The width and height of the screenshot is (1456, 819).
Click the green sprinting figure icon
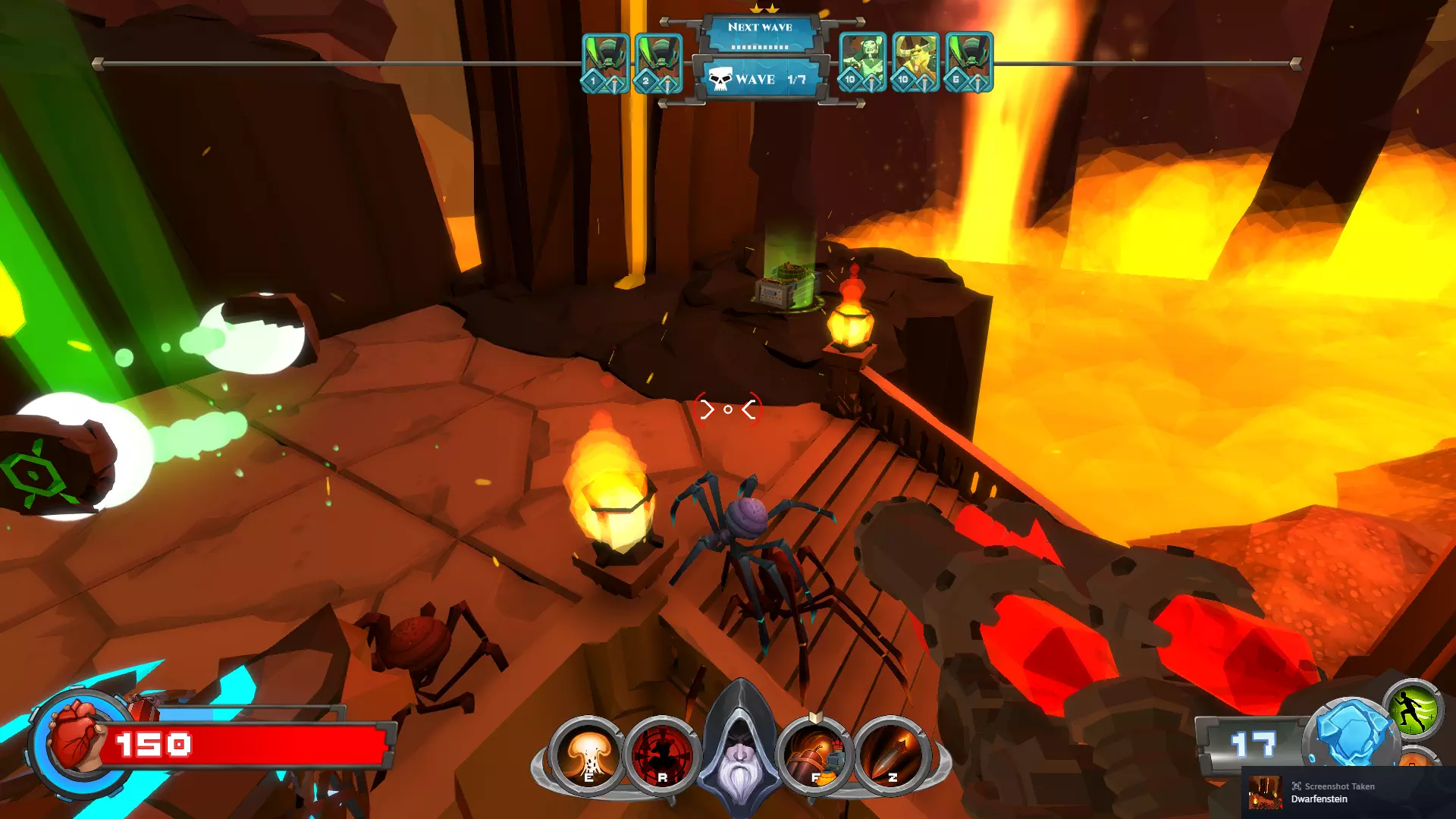(1412, 711)
